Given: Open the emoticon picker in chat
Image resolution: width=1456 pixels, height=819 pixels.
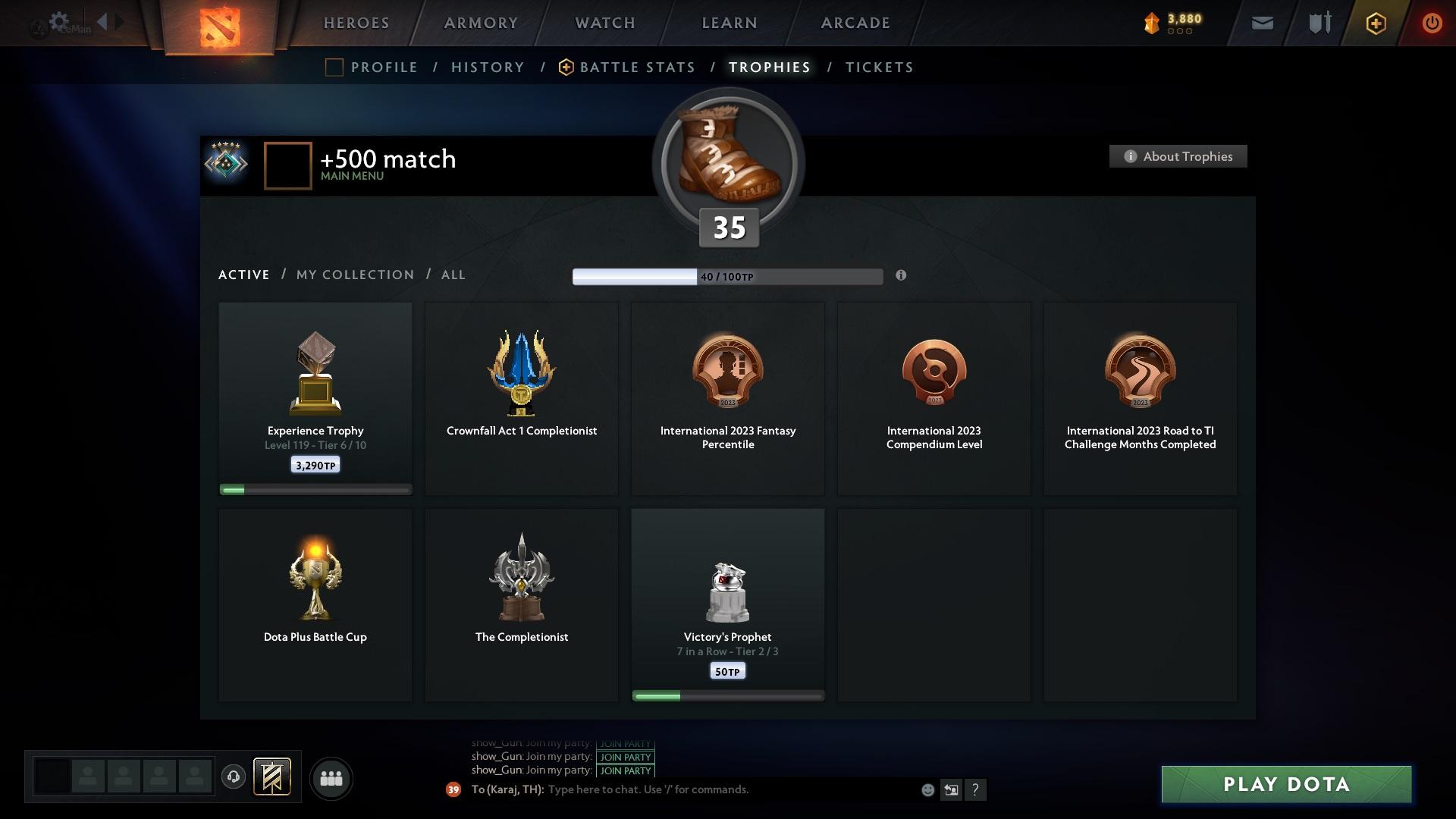Looking at the screenshot, I should click(x=927, y=789).
